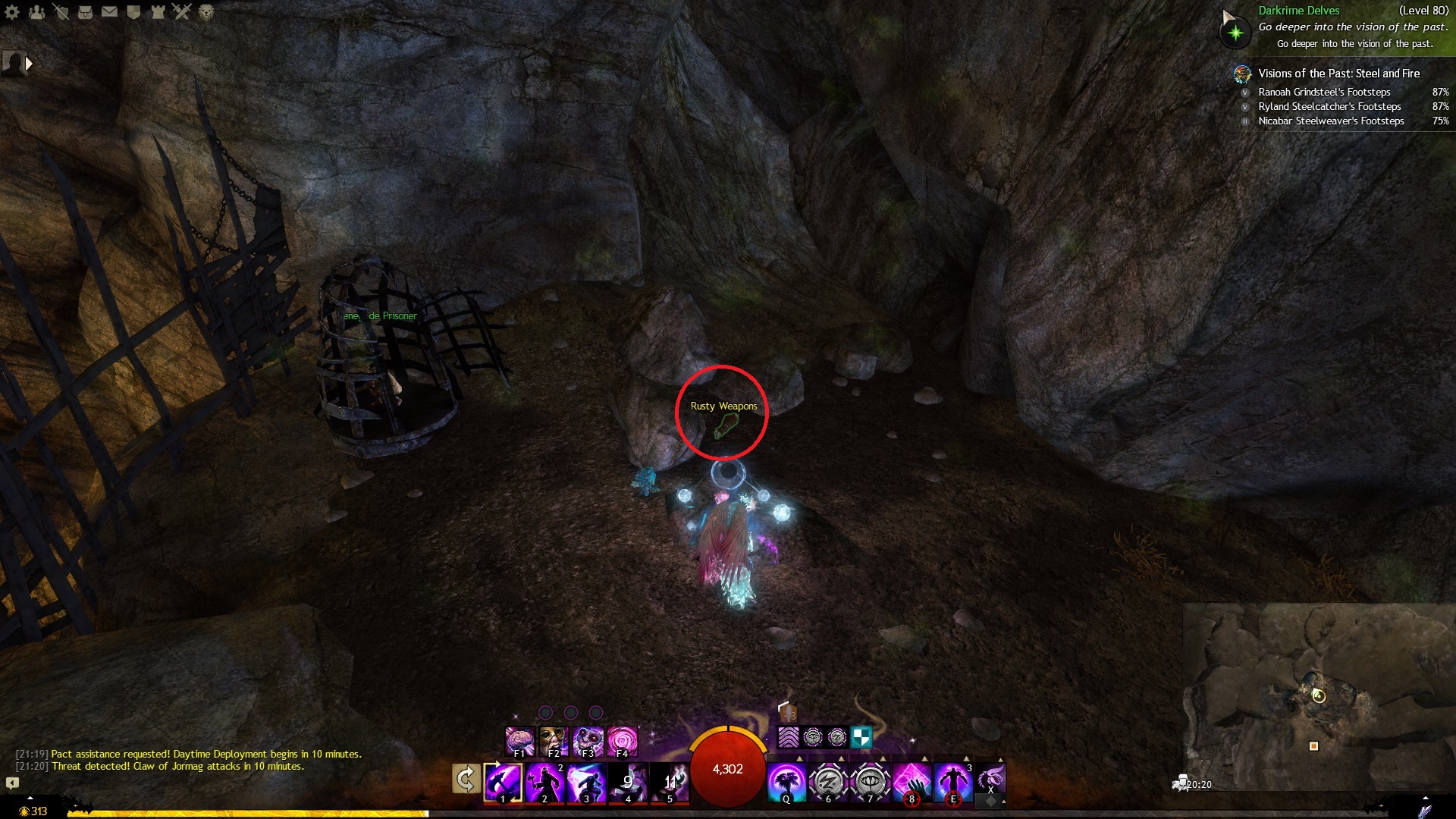Open the inventory bag icon
Viewport: 1456px width, 819px height.
(85, 12)
